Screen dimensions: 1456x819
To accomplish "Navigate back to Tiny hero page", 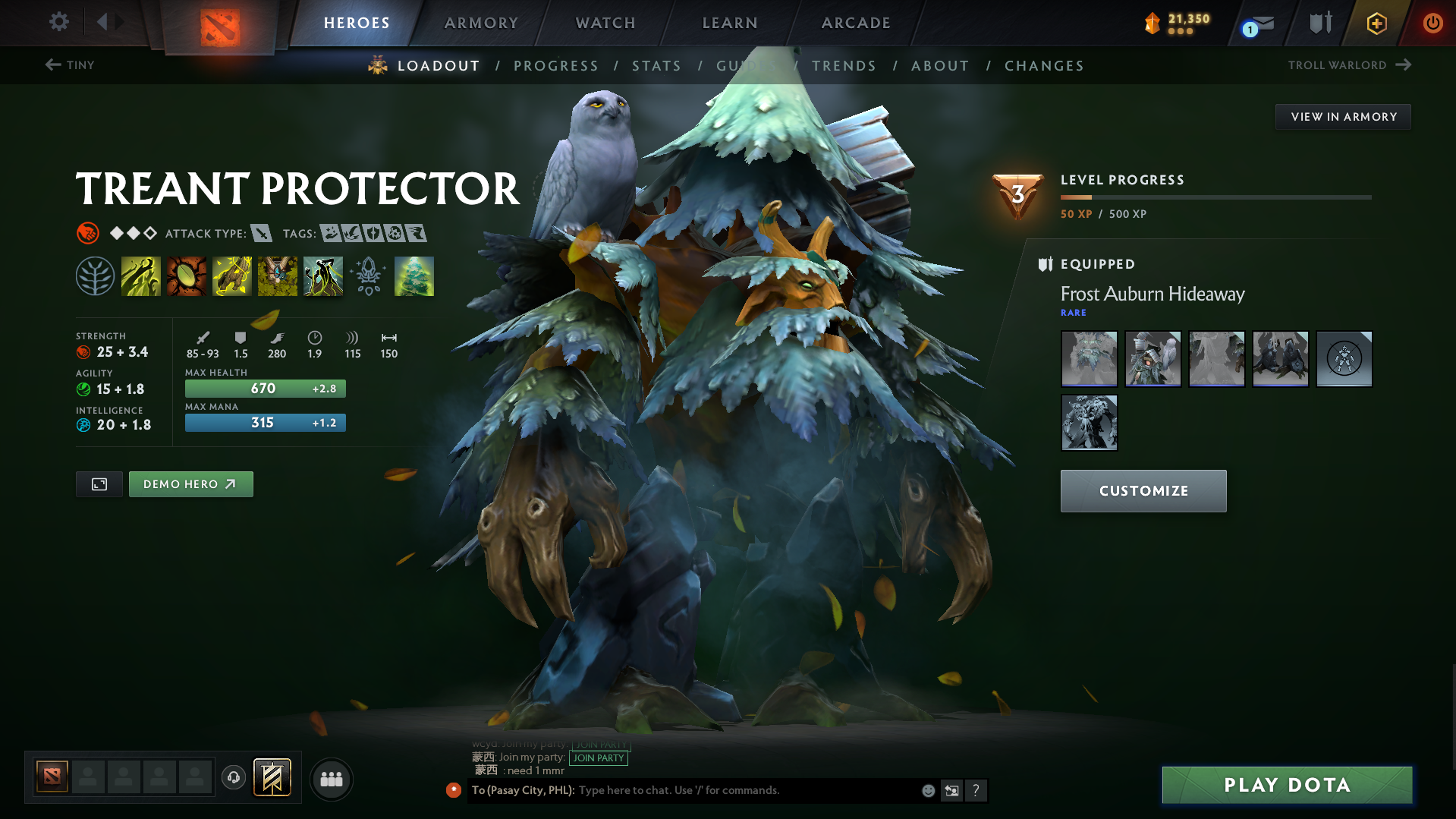I will pos(68,65).
